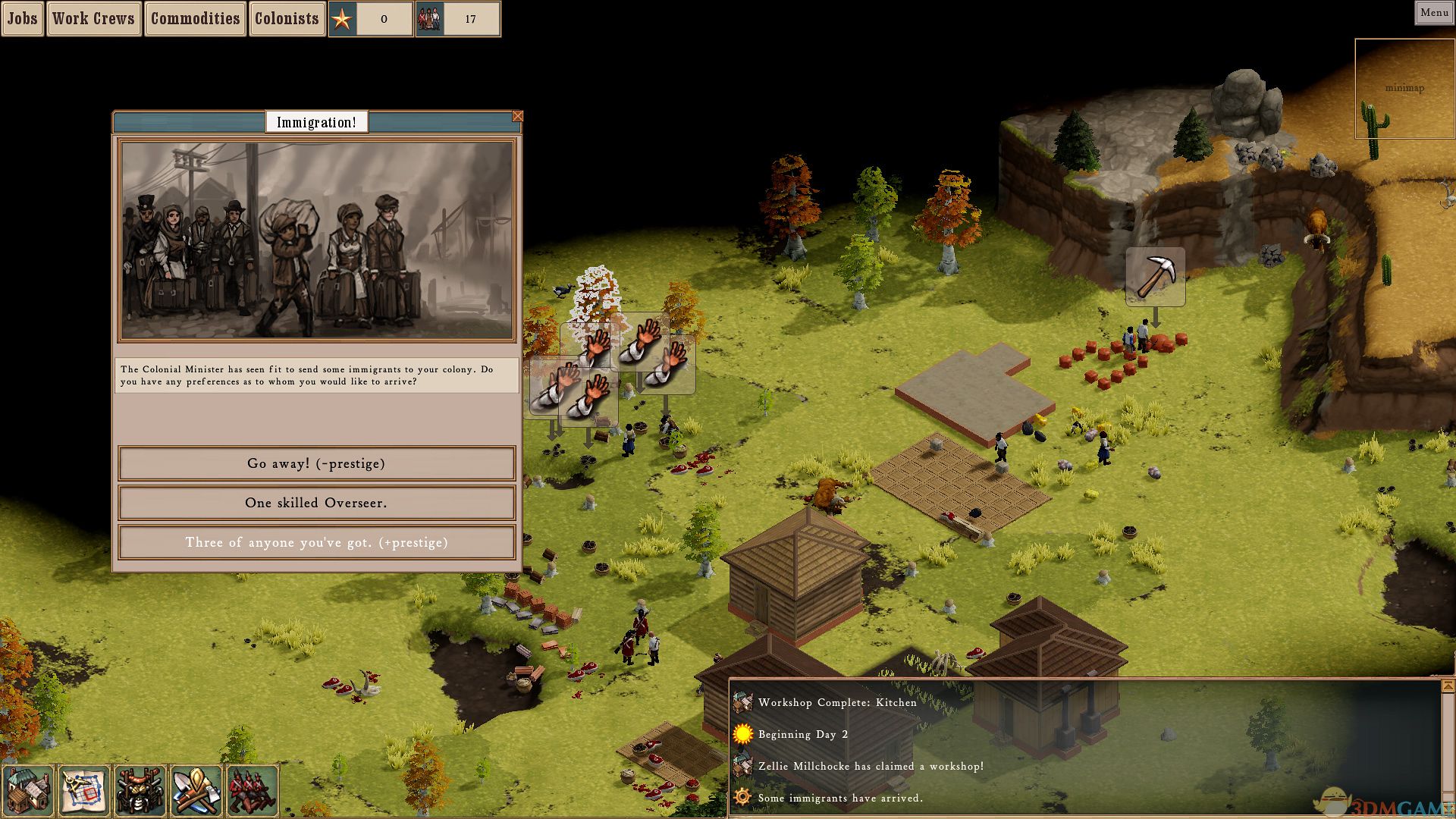Open the Colonists roster
1456x819 pixels.
click(x=287, y=19)
